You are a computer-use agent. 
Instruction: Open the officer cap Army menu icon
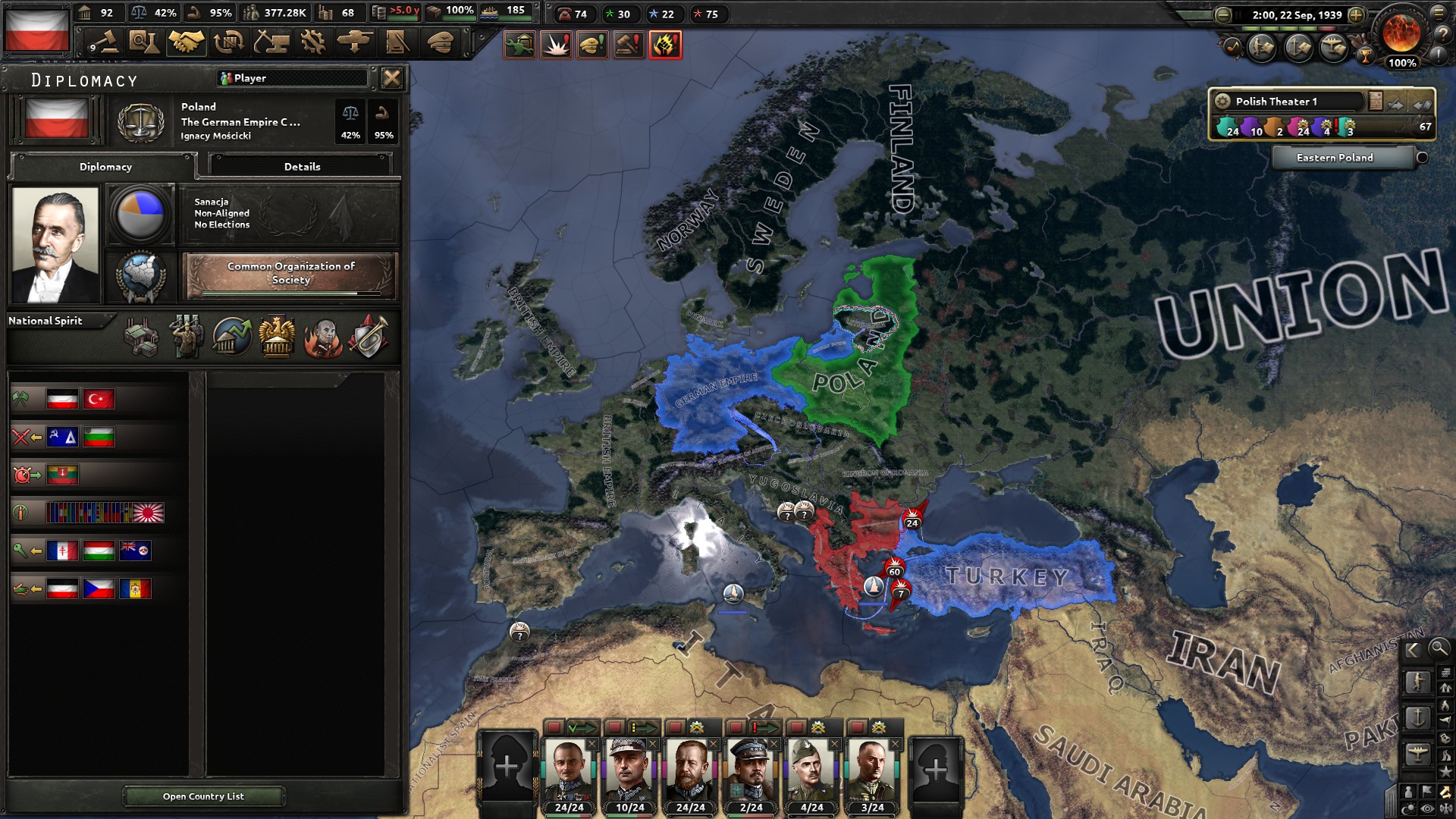tap(438, 43)
